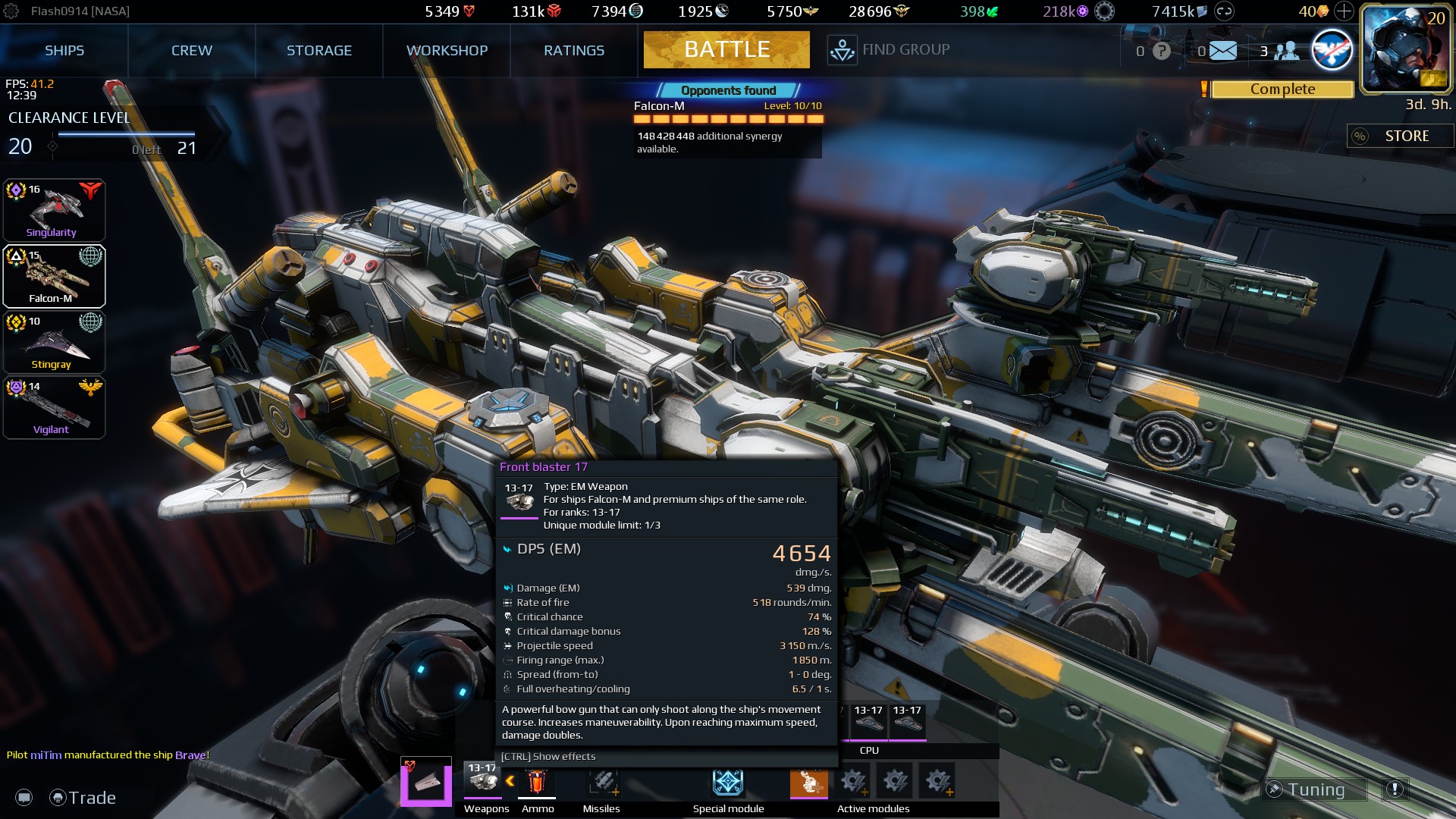Open the Store
The height and width of the screenshot is (819, 1456).
pyautogui.click(x=1400, y=136)
